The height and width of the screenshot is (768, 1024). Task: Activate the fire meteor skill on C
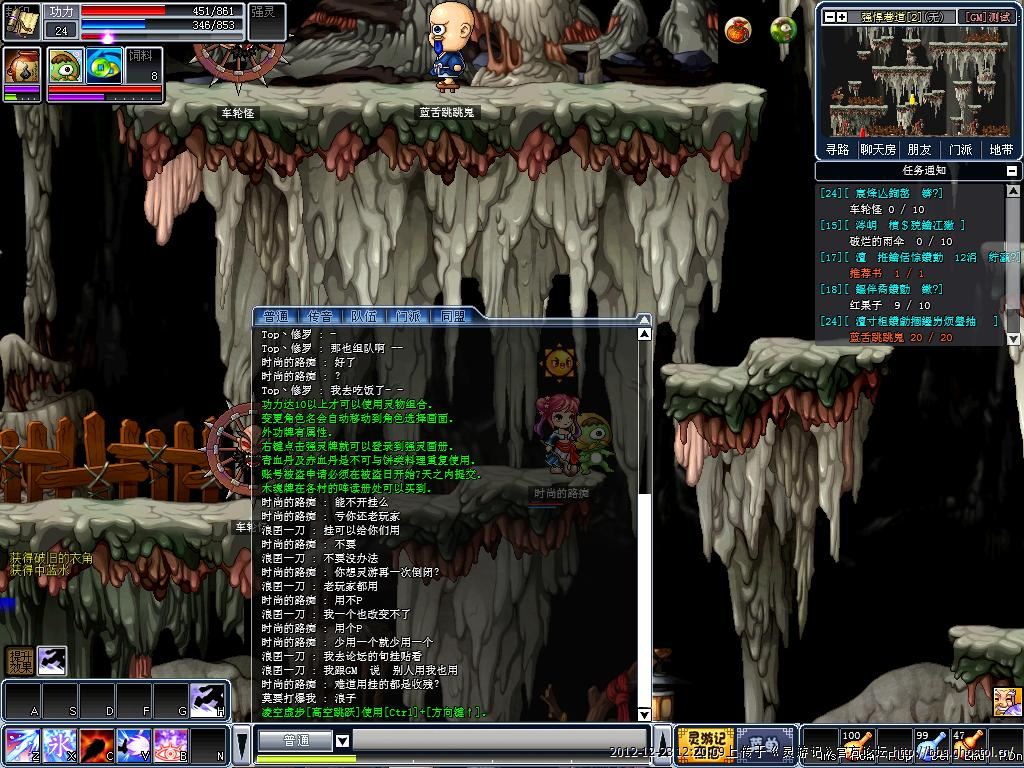pos(96,746)
